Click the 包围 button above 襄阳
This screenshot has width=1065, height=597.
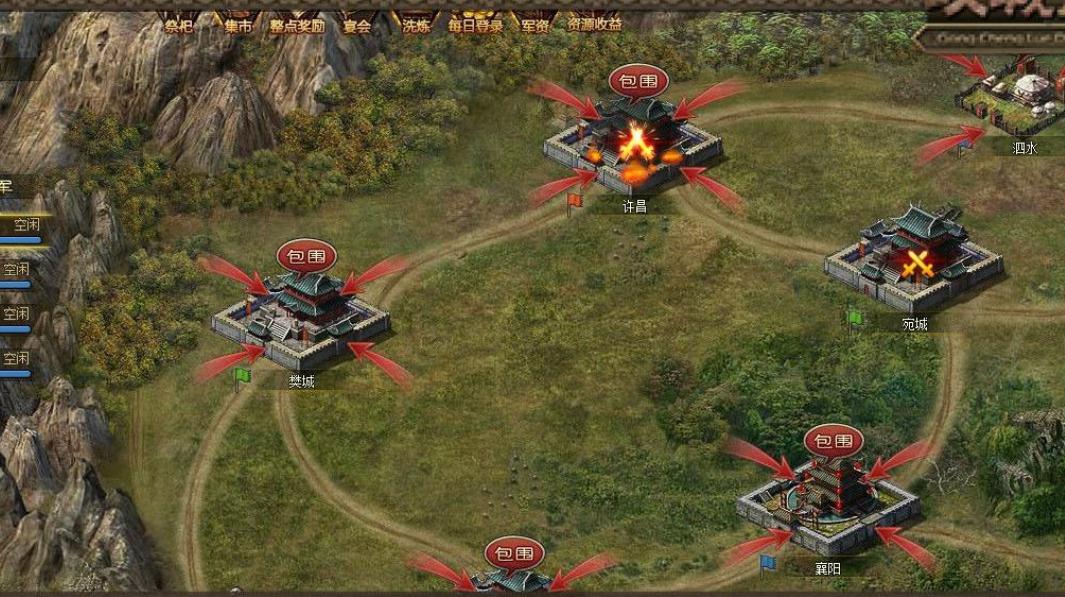pyautogui.click(x=833, y=441)
